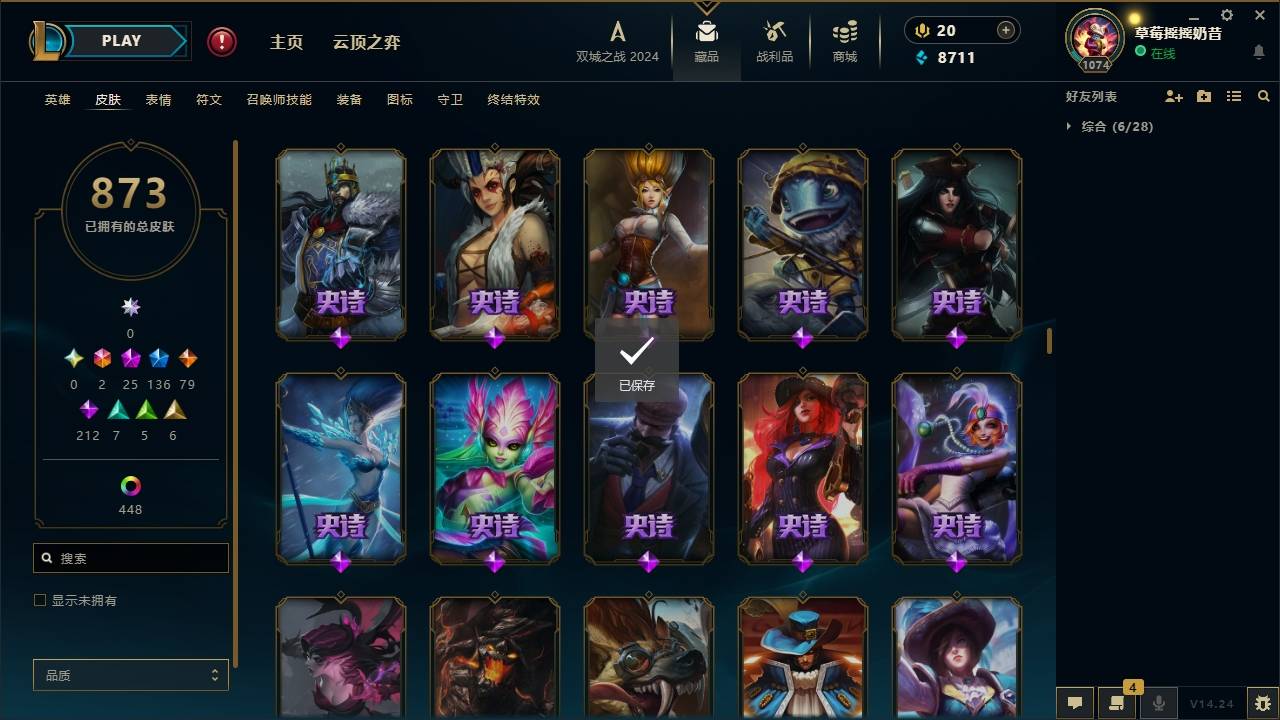Open the 品质 quality dropdown
This screenshot has width=1280, height=720.
click(130, 674)
